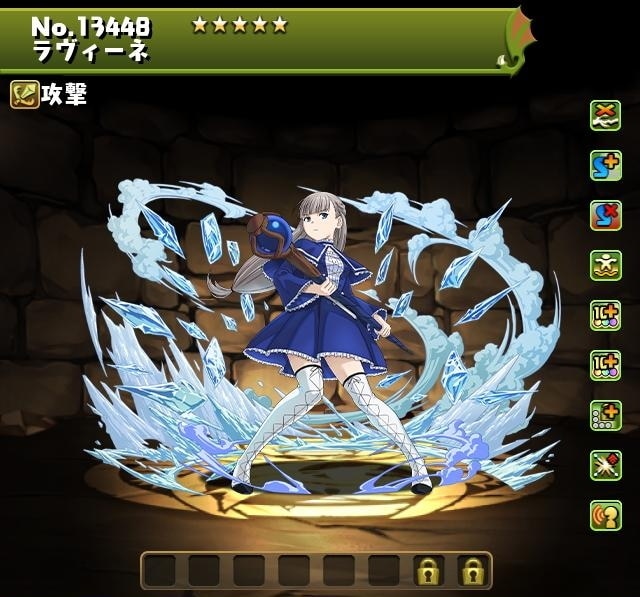Select the red diamond burst awakening icon
This screenshot has height=597, width=640.
coord(605,465)
